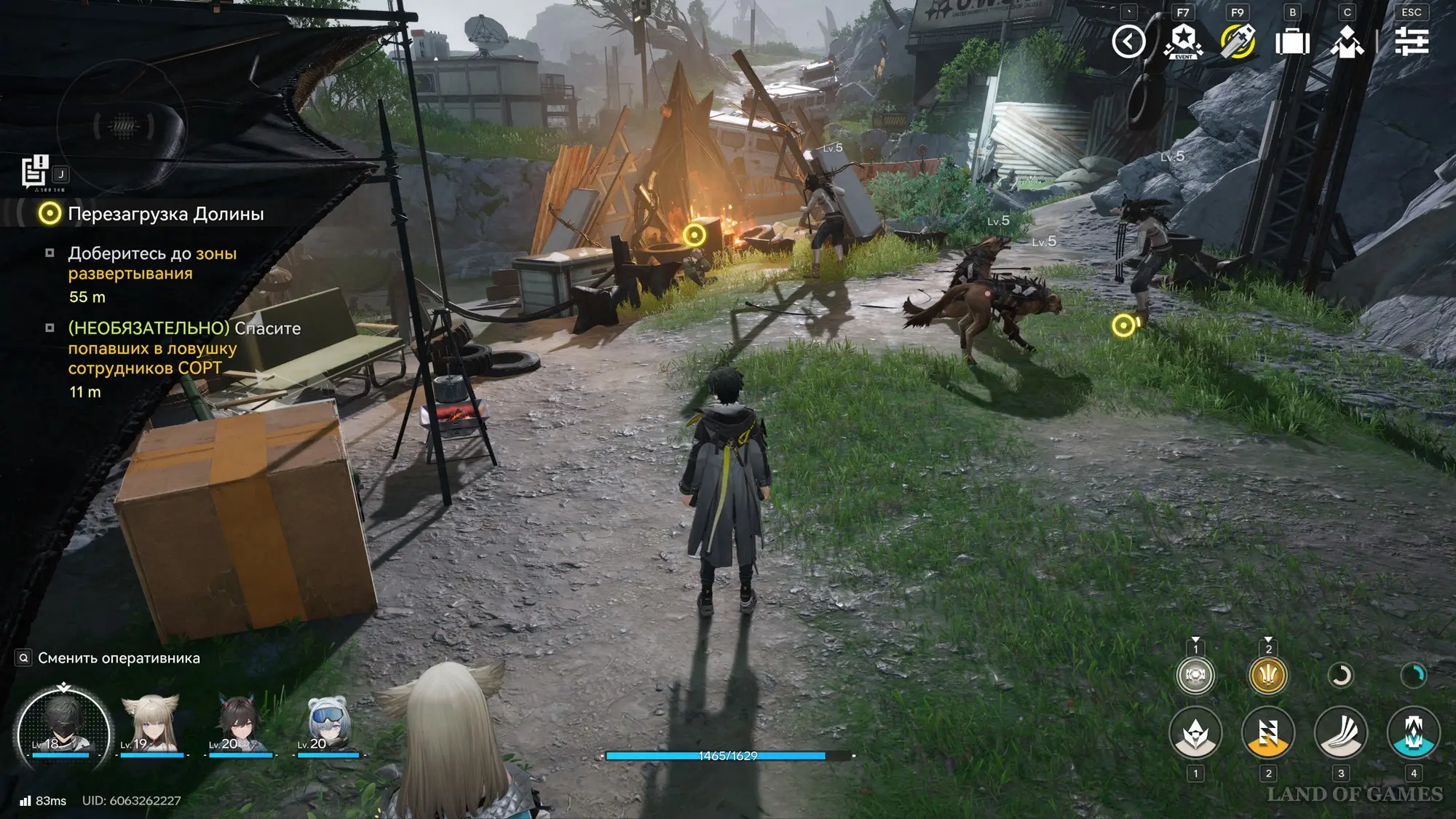The height and width of the screenshot is (819, 1456).
Task: Activate the first operator's arrowhead skill
Action: [x=1195, y=733]
